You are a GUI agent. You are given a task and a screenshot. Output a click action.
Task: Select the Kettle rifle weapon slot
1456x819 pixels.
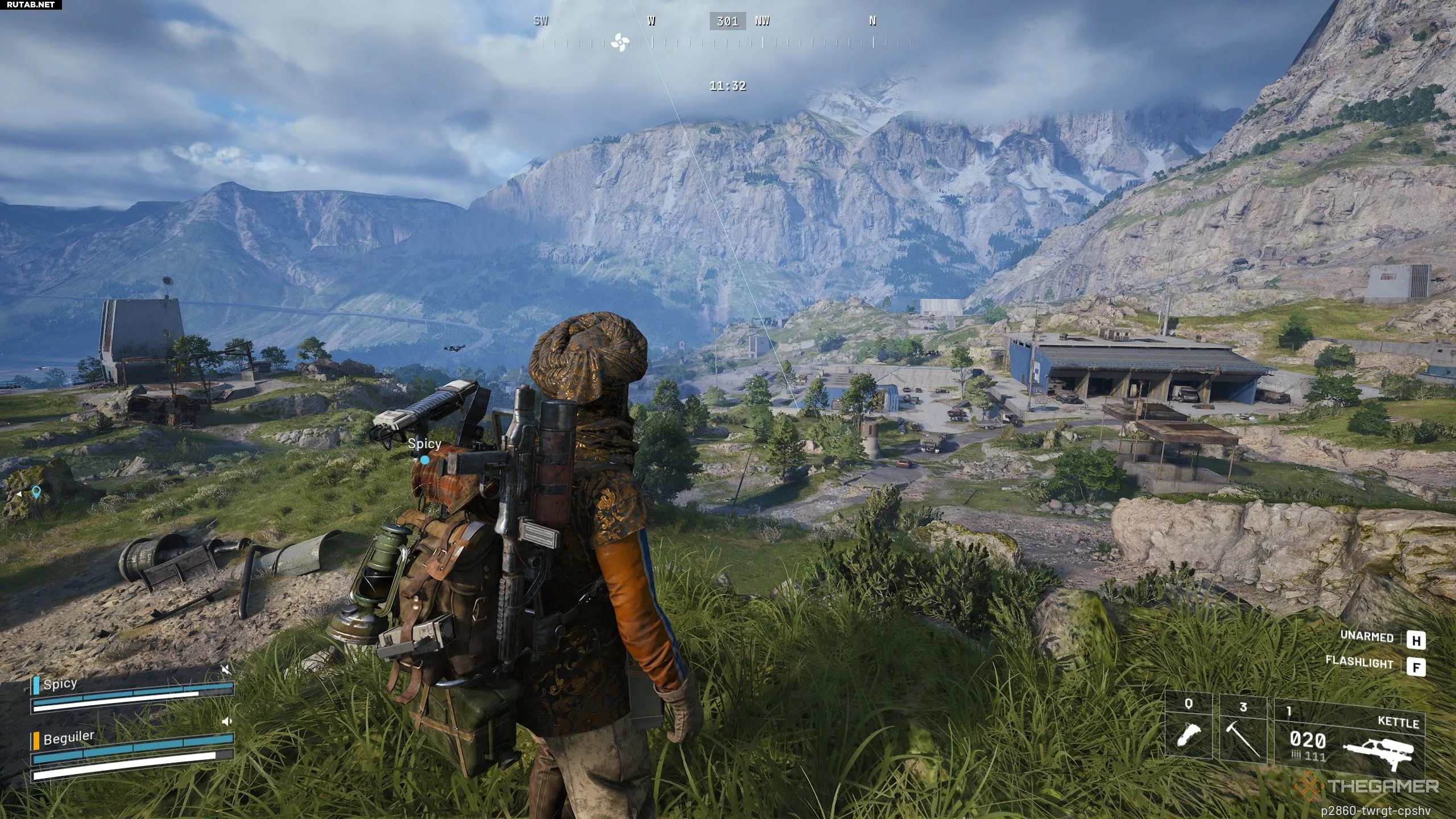tap(1349, 738)
